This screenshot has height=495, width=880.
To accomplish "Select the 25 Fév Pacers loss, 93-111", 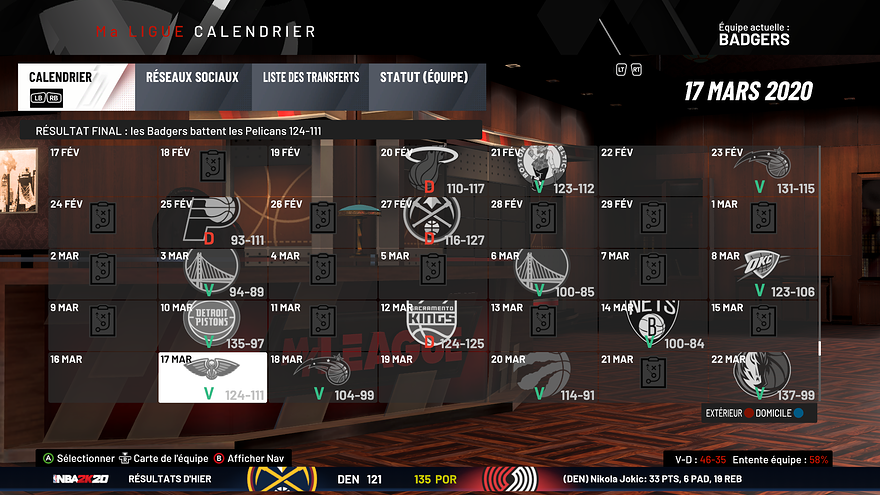I will coord(212,220).
